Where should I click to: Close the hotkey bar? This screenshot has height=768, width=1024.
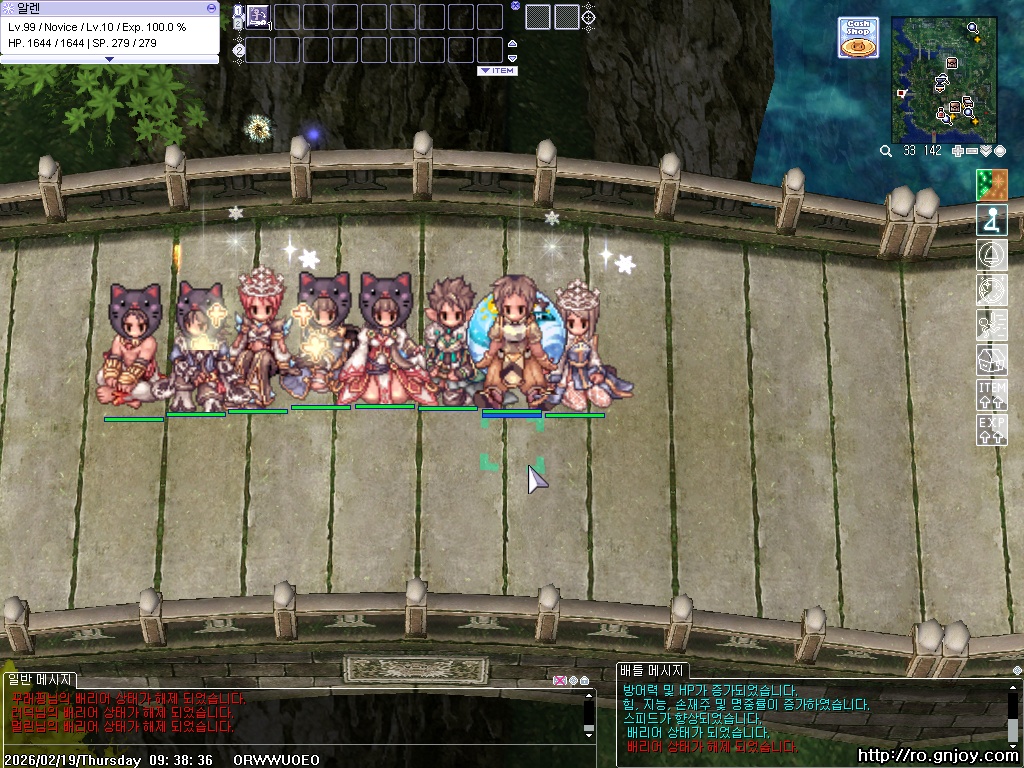point(515,5)
